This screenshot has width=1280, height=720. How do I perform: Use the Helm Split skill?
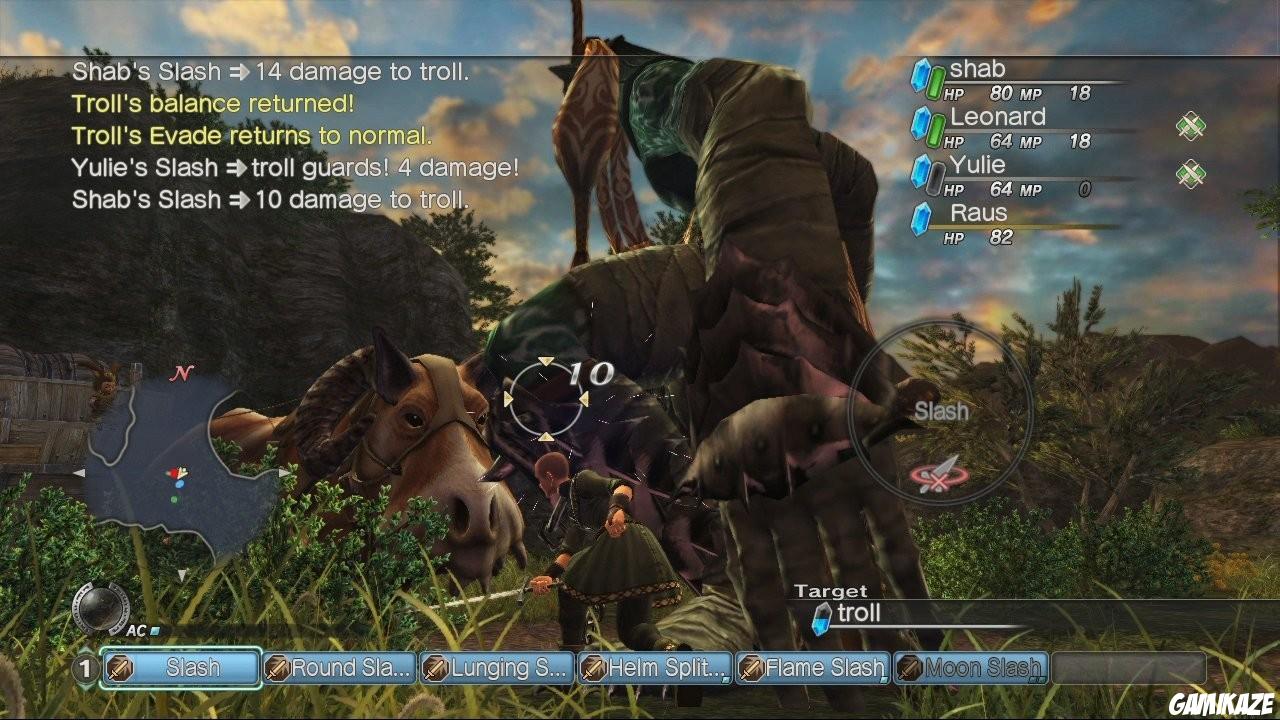[x=655, y=668]
